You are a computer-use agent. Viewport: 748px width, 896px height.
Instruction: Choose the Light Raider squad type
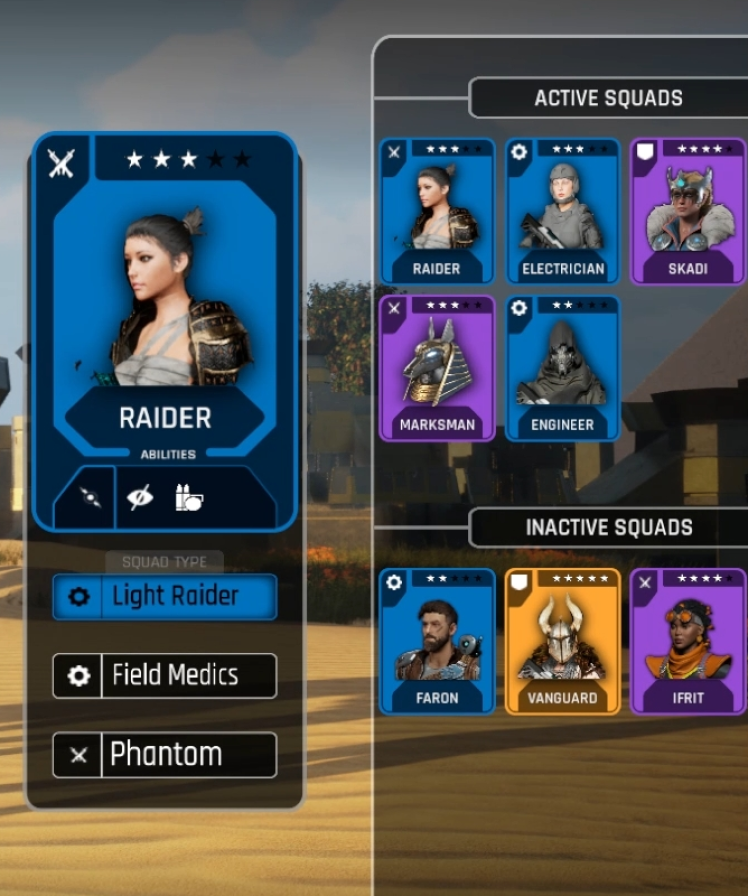(x=165, y=597)
